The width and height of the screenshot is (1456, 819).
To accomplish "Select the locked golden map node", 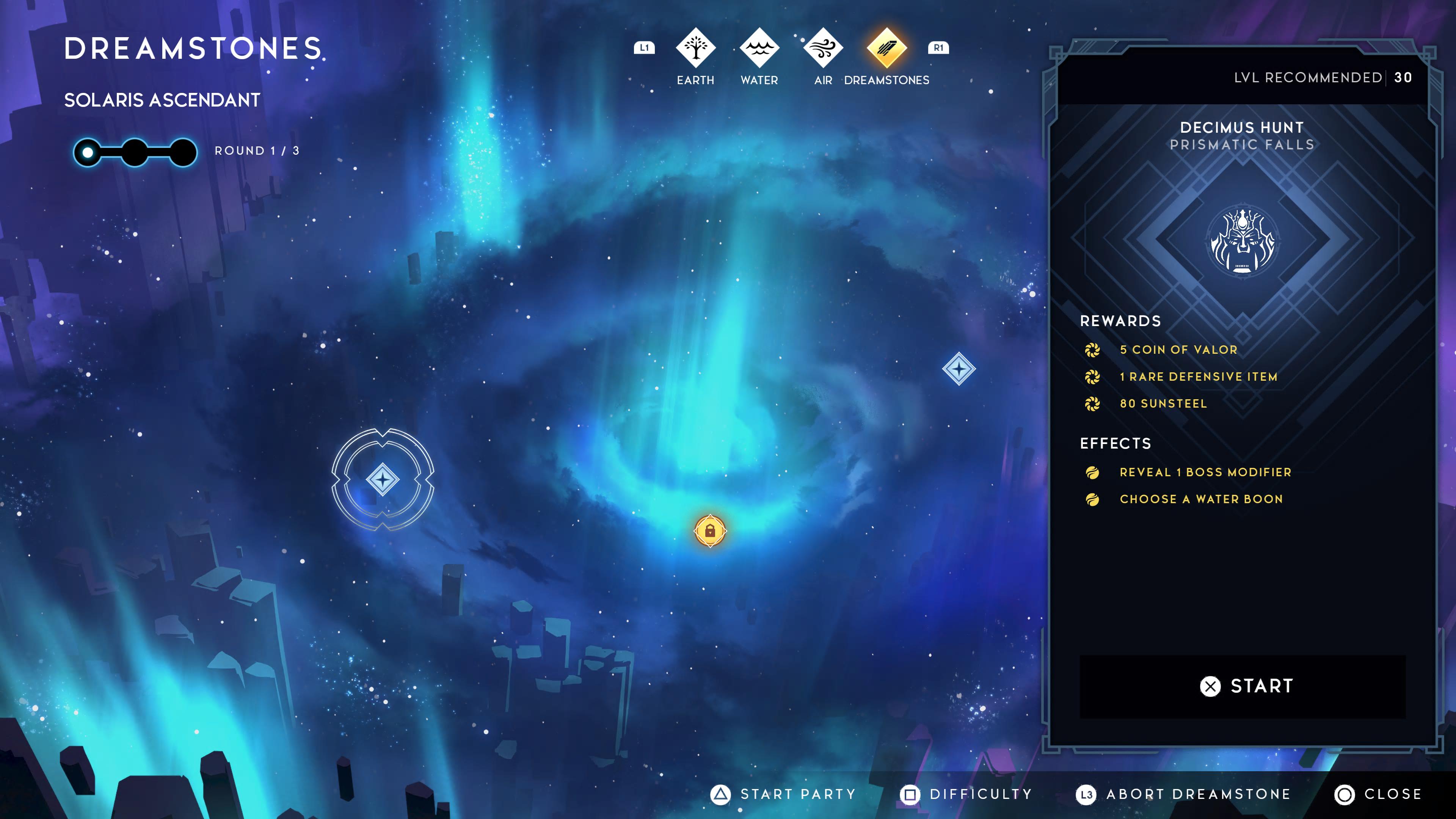I will point(710,531).
